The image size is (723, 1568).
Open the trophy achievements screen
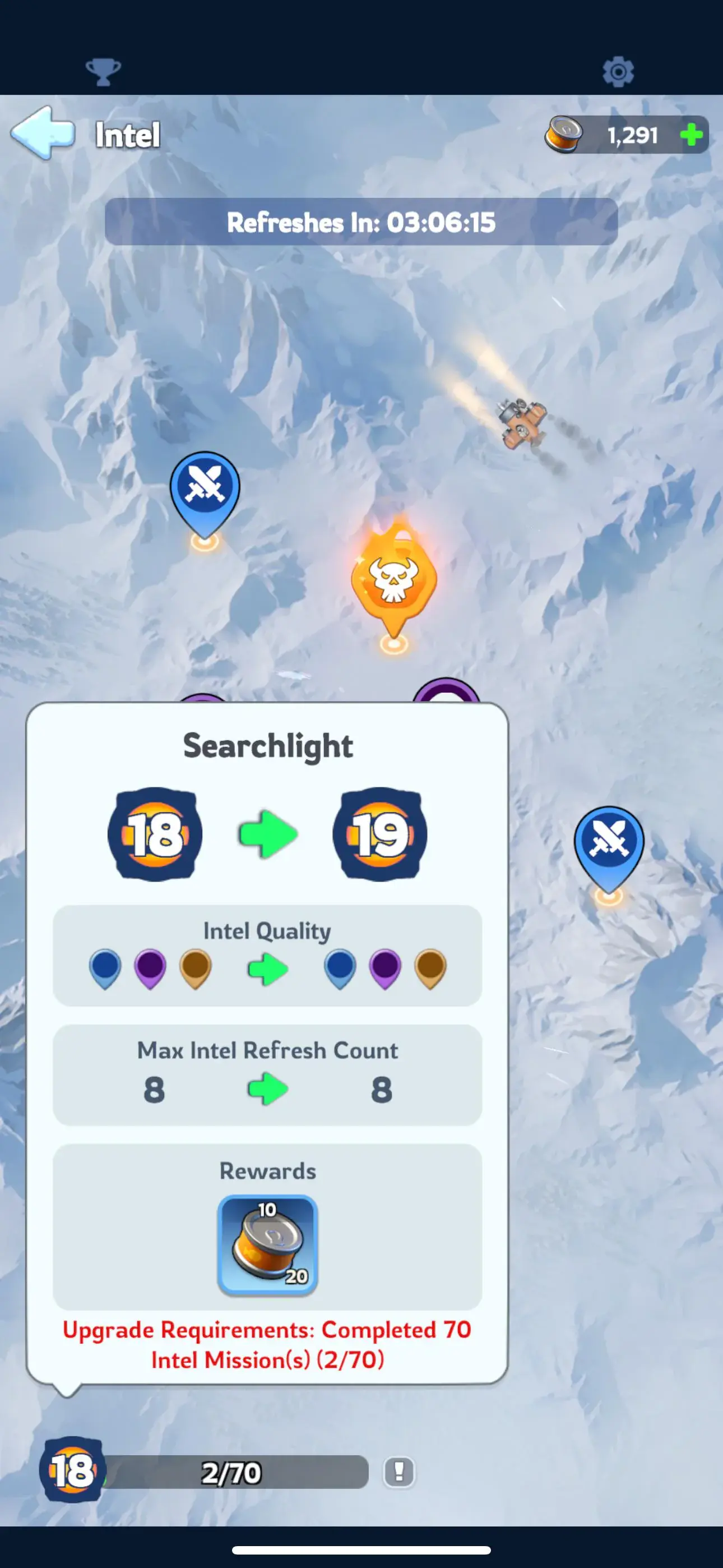[x=104, y=72]
